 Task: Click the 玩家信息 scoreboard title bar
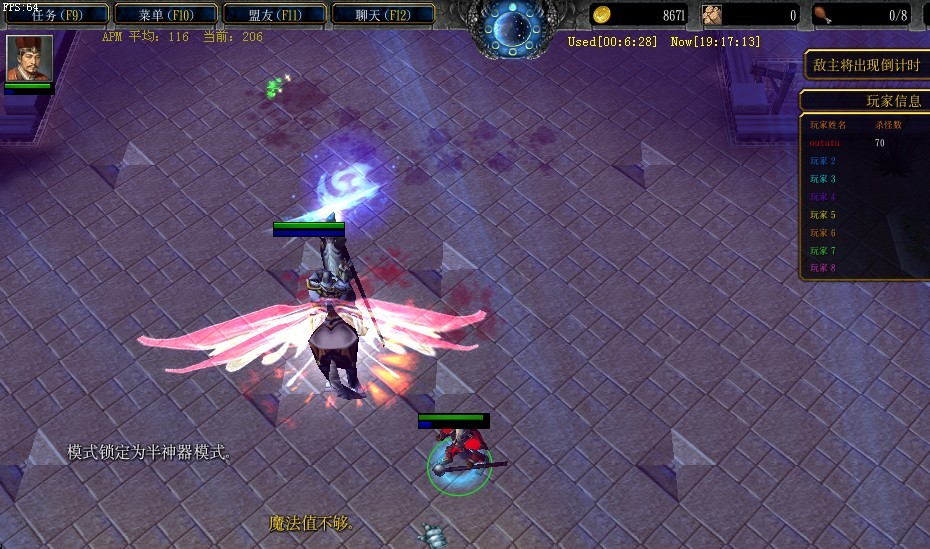tap(866, 101)
